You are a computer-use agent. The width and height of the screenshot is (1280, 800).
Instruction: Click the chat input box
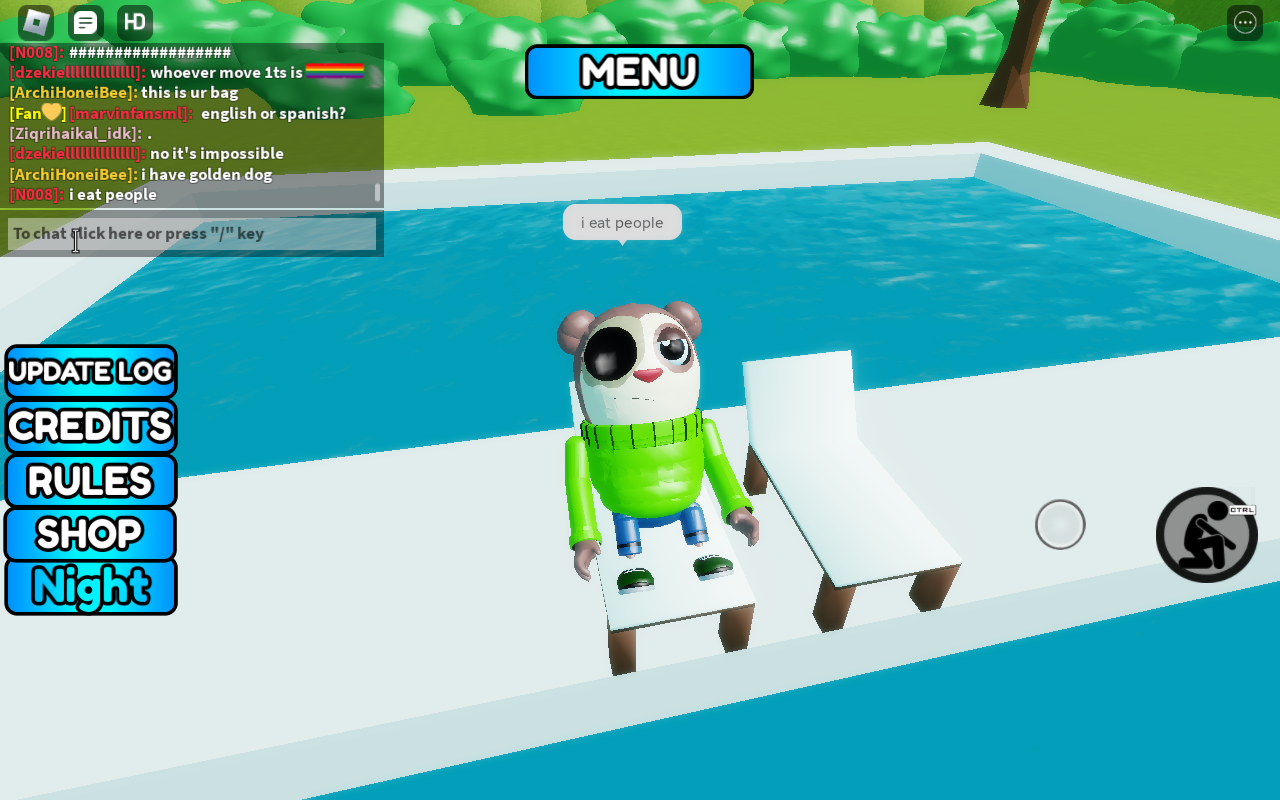click(192, 234)
